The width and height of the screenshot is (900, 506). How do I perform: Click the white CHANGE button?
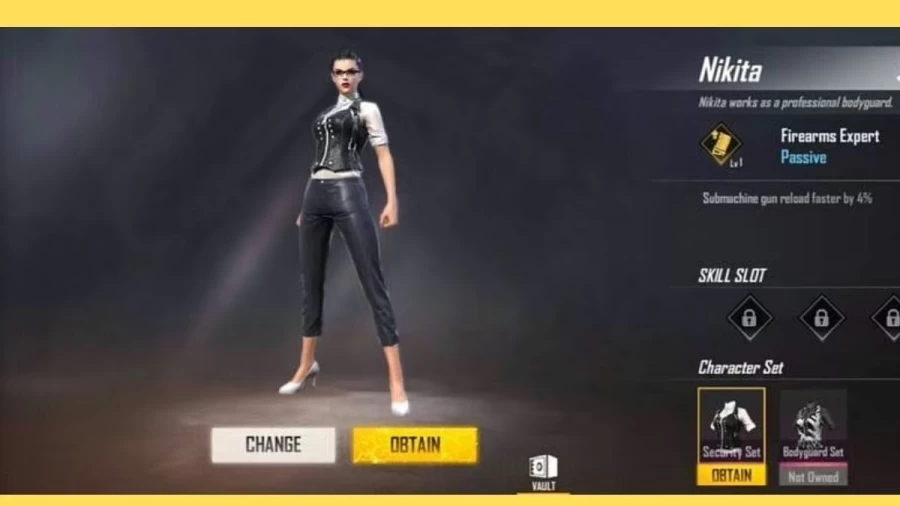tap(273, 445)
